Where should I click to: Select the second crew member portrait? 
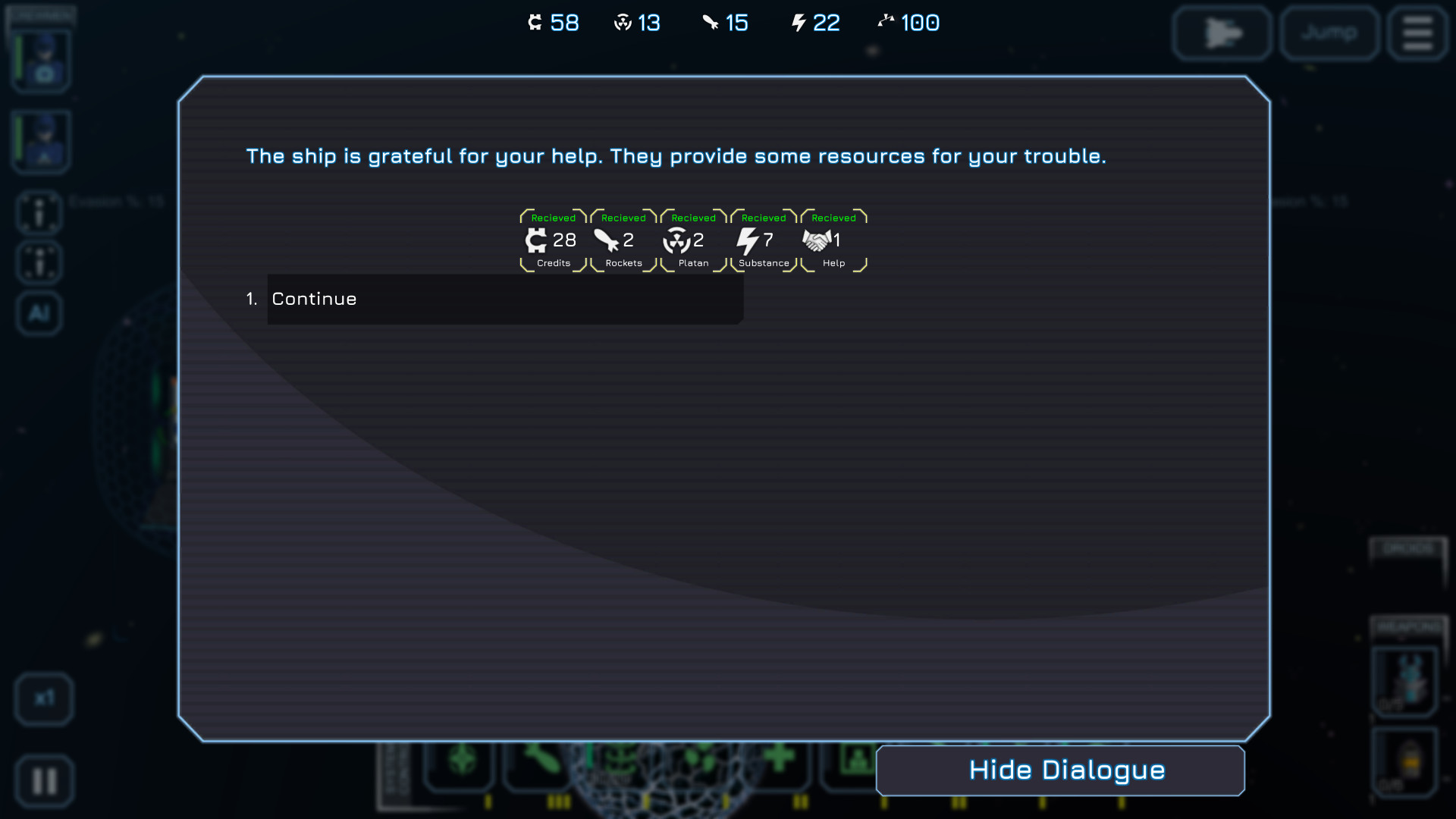click(42, 142)
